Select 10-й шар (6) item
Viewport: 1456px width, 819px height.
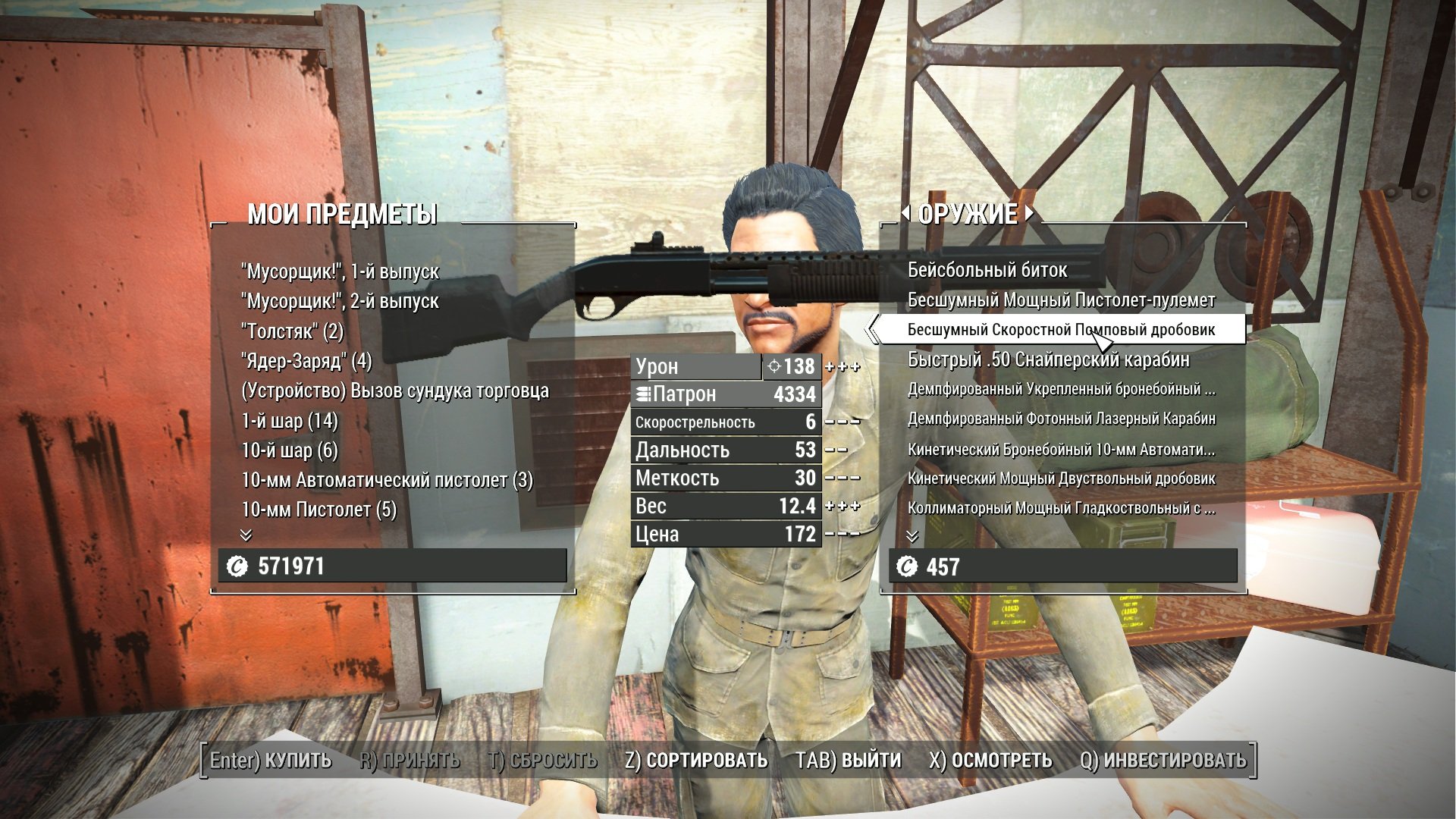tap(289, 450)
